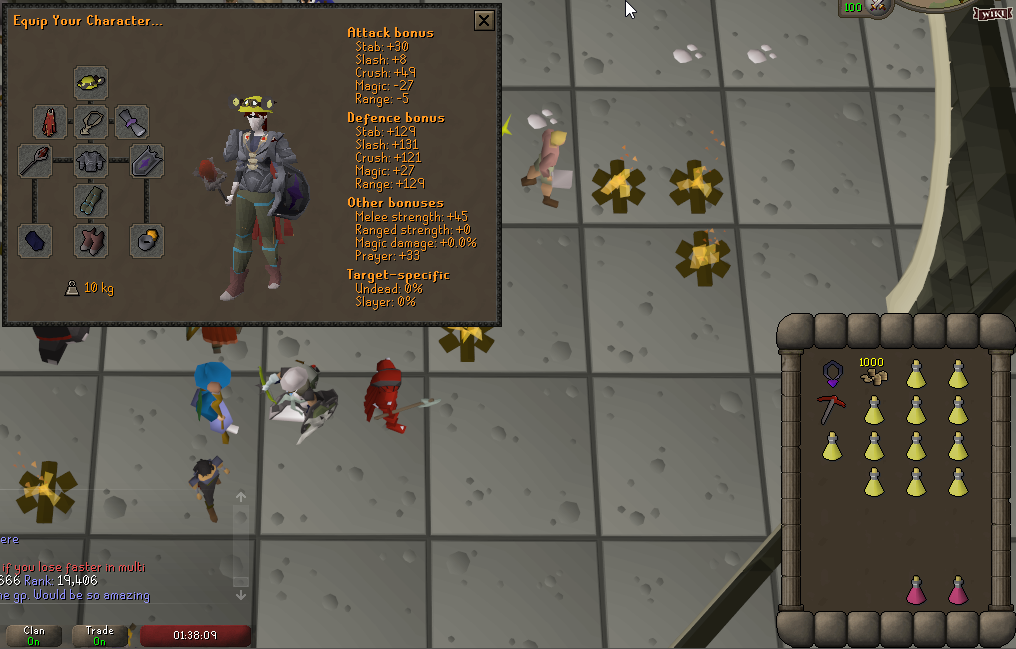Click the grey platebody equipment slot

[91, 160]
